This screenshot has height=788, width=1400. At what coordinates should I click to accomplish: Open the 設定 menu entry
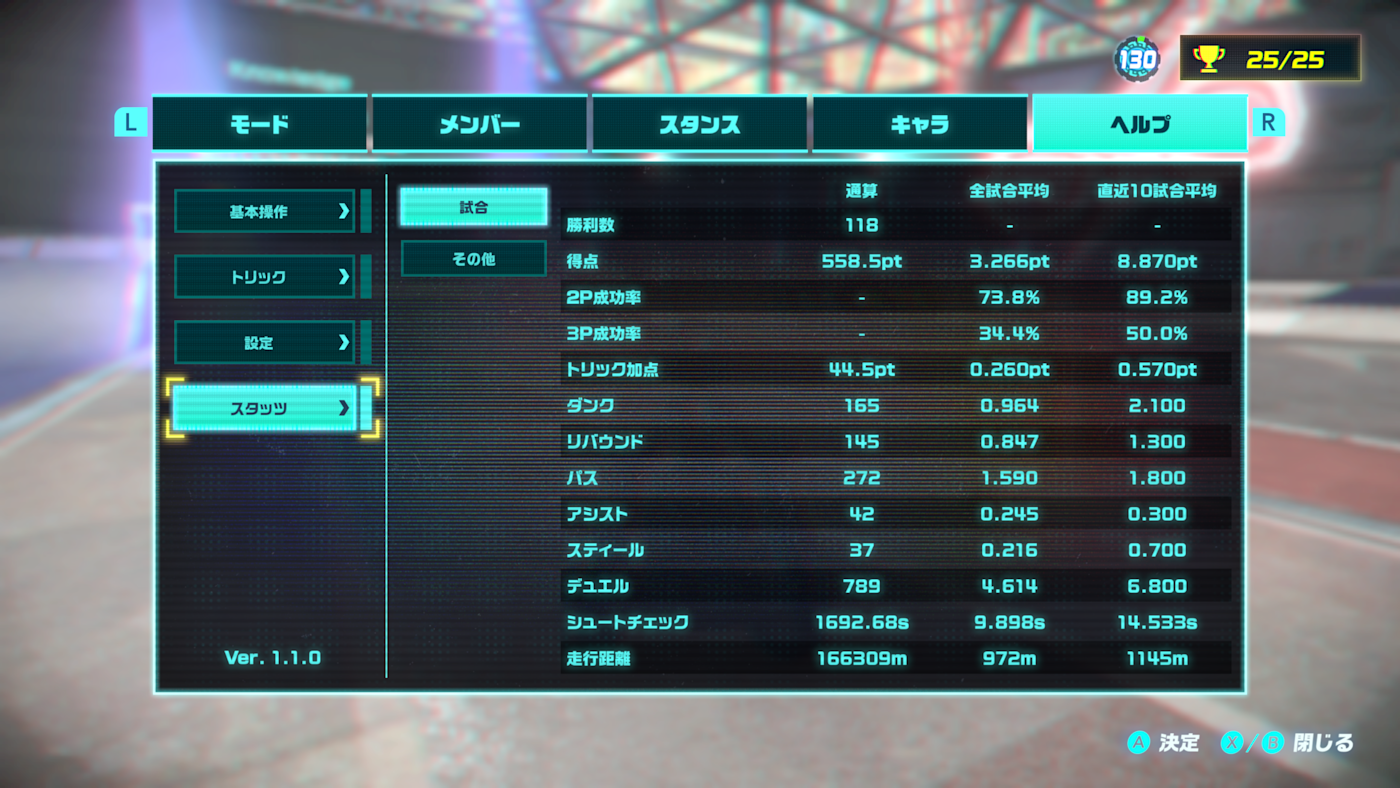265,343
